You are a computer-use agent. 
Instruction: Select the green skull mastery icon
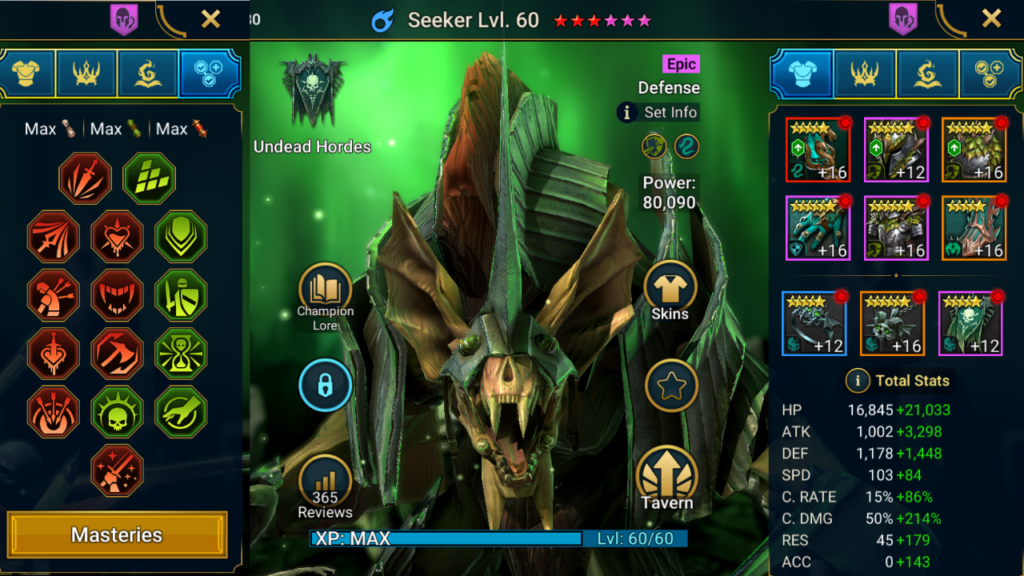[117, 412]
